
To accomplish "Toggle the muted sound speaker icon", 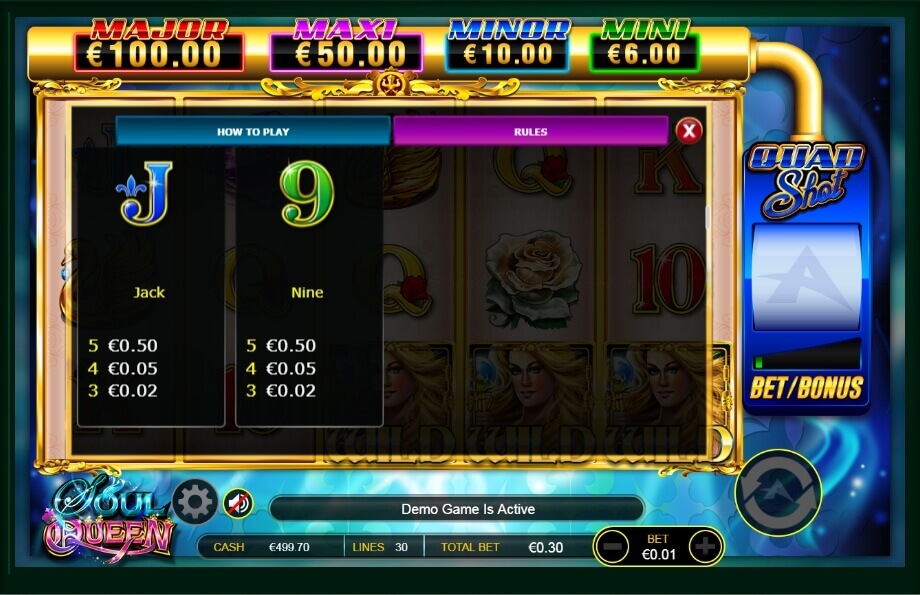I will point(238,502).
